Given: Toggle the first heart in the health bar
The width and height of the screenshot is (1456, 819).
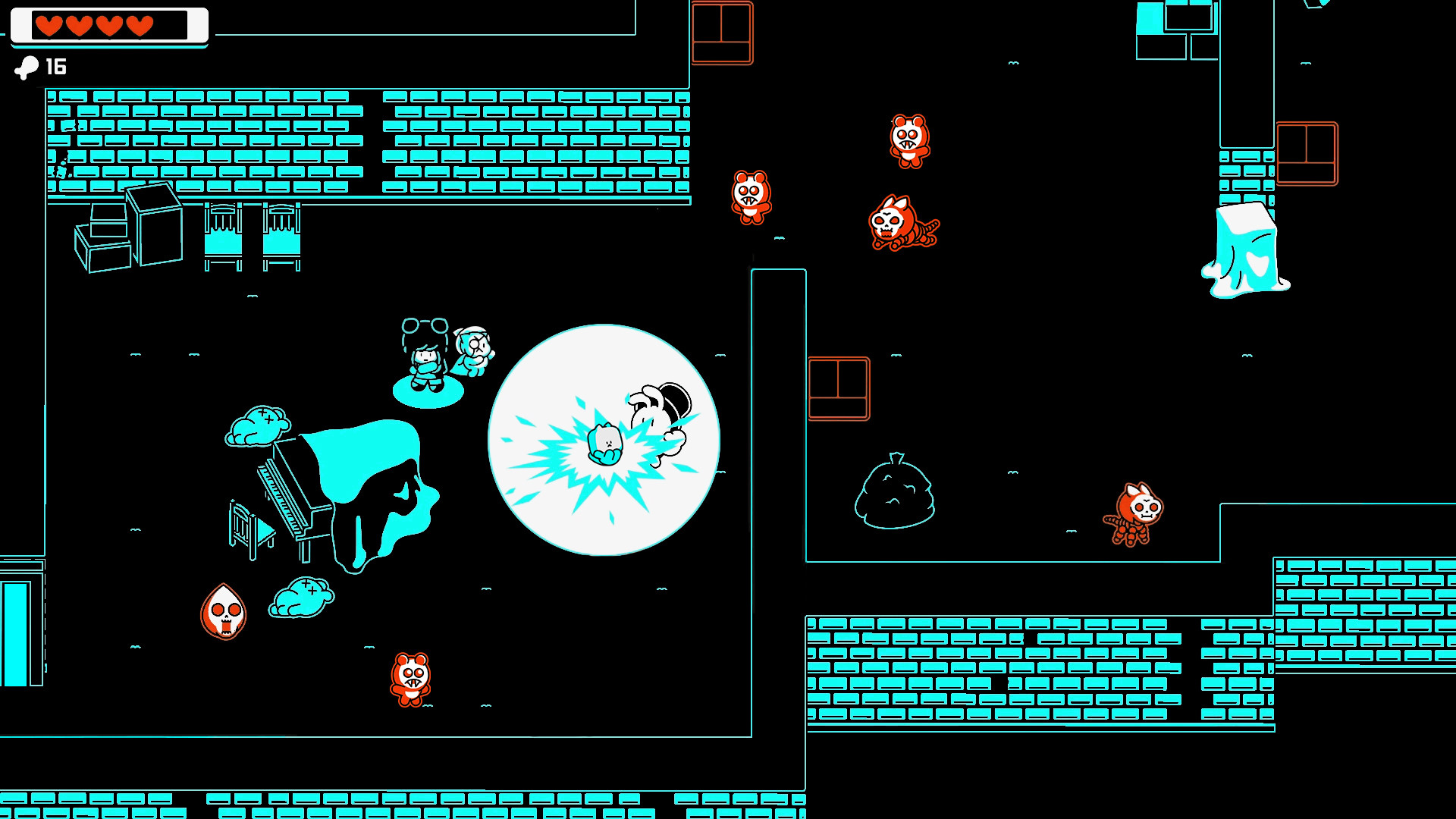Looking at the screenshot, I should [49, 24].
